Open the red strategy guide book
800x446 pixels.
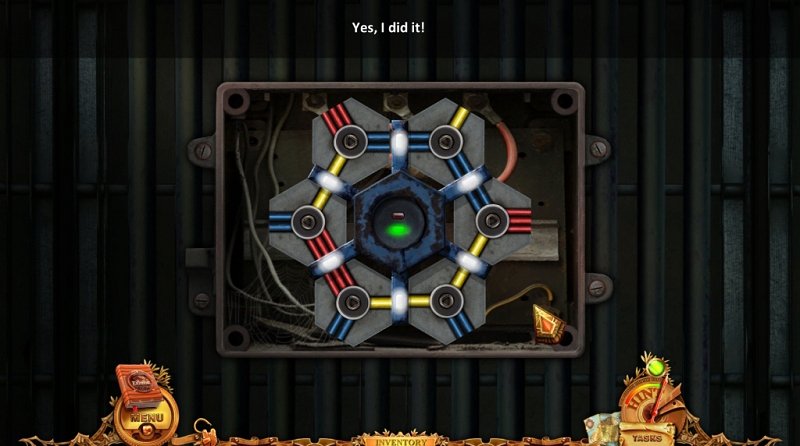tap(138, 383)
